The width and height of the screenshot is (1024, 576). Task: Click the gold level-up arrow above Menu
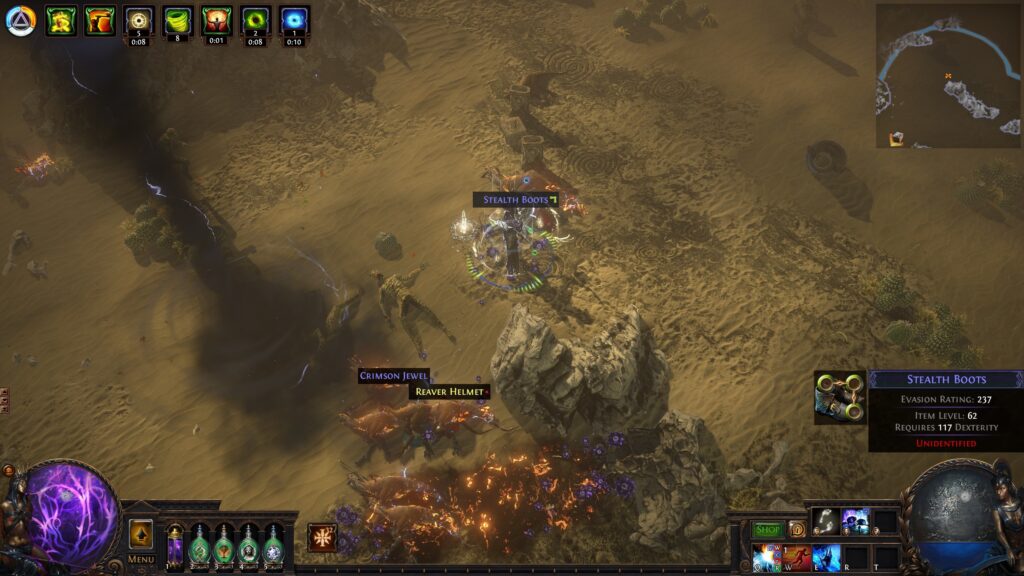click(141, 533)
